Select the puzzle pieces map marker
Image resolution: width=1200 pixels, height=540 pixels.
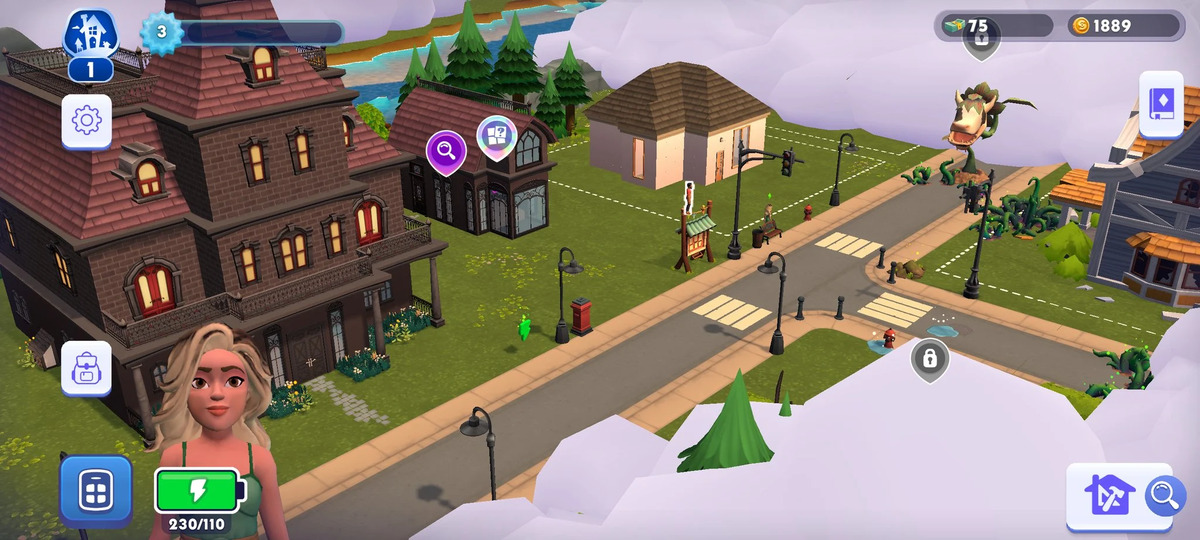[496, 136]
